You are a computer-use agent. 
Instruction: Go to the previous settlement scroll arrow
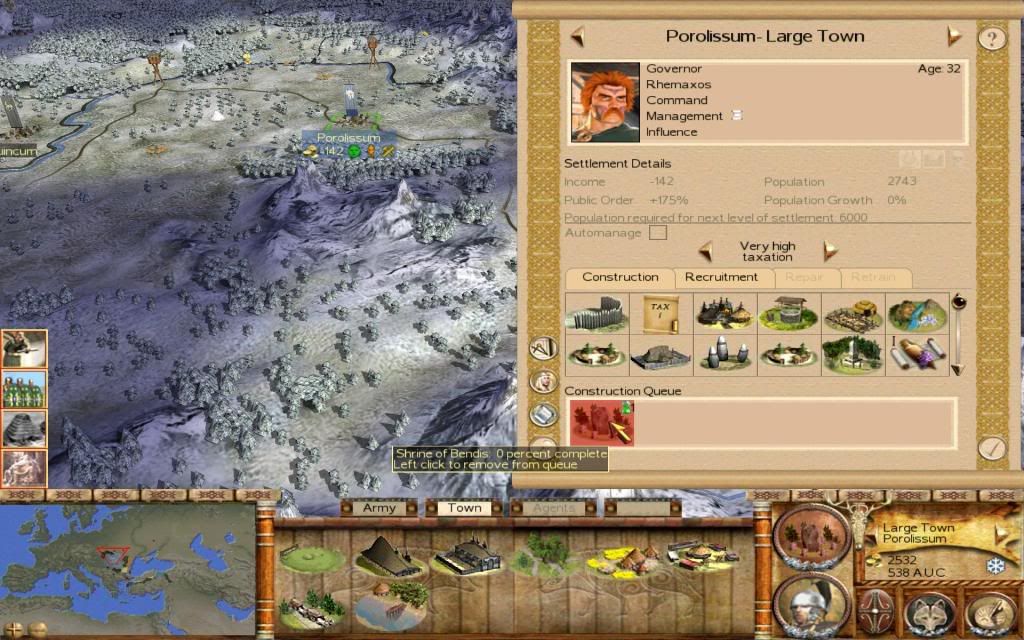click(577, 37)
